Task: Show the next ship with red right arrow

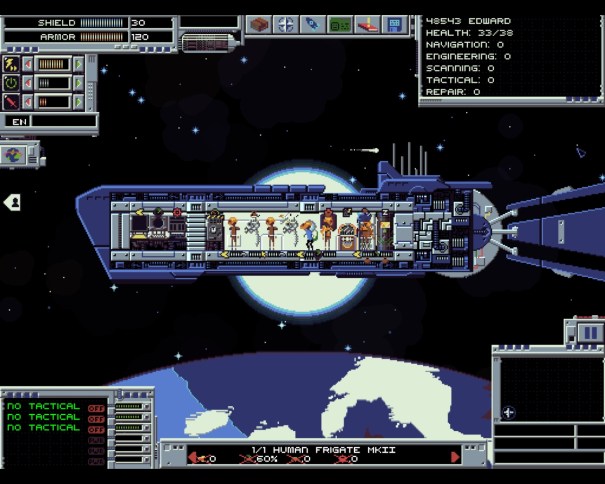Action: 456,457
